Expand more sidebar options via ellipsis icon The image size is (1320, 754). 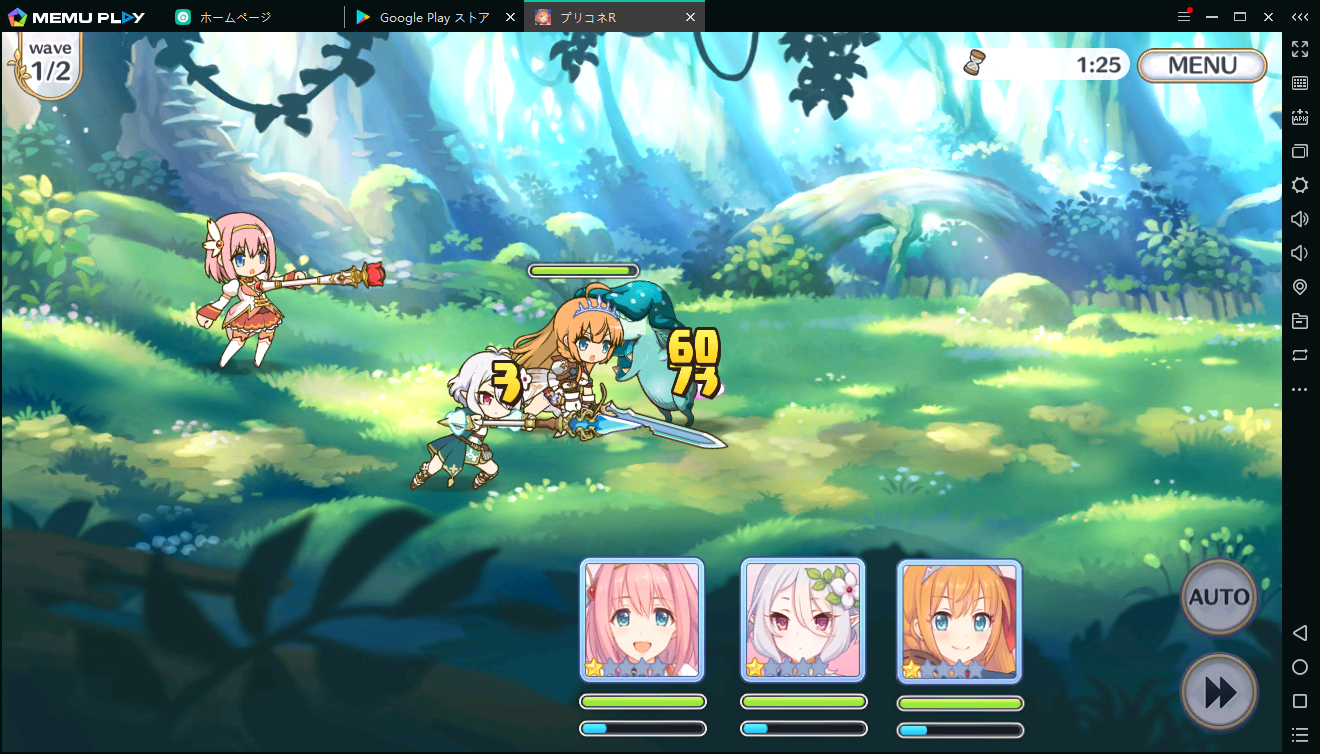1300,389
